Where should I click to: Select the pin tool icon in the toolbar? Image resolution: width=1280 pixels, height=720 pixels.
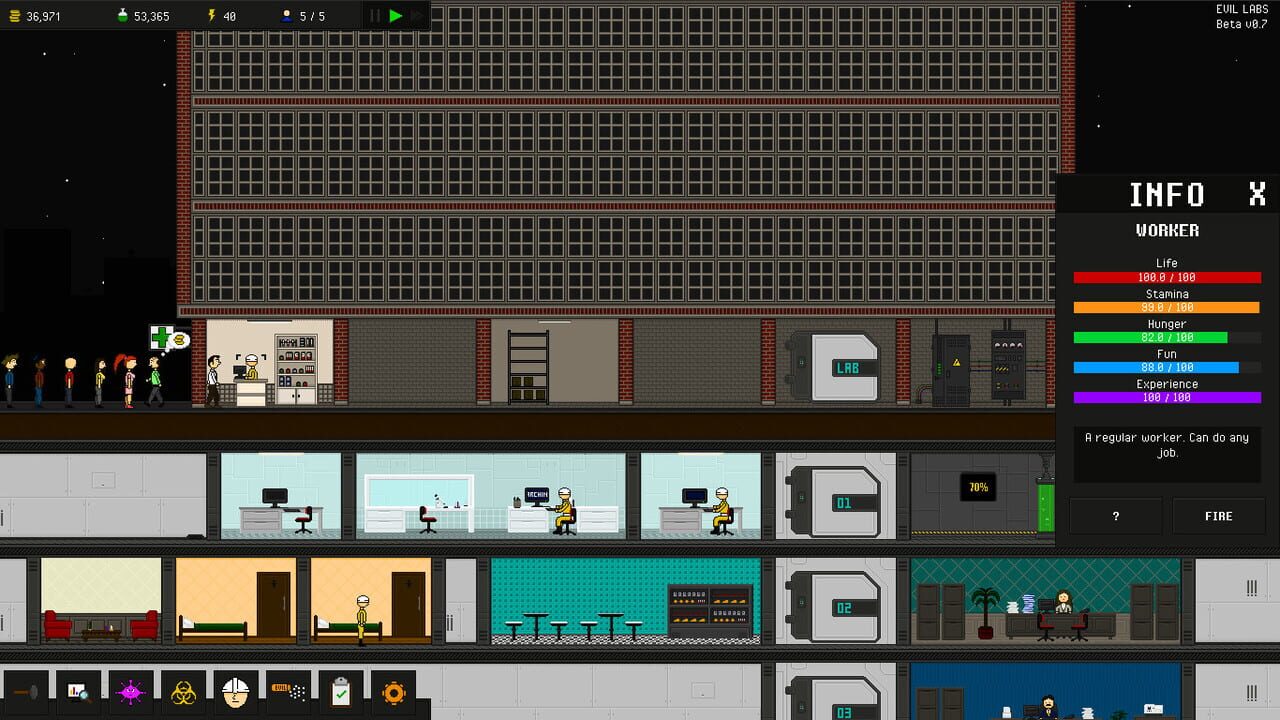click(x=25, y=693)
